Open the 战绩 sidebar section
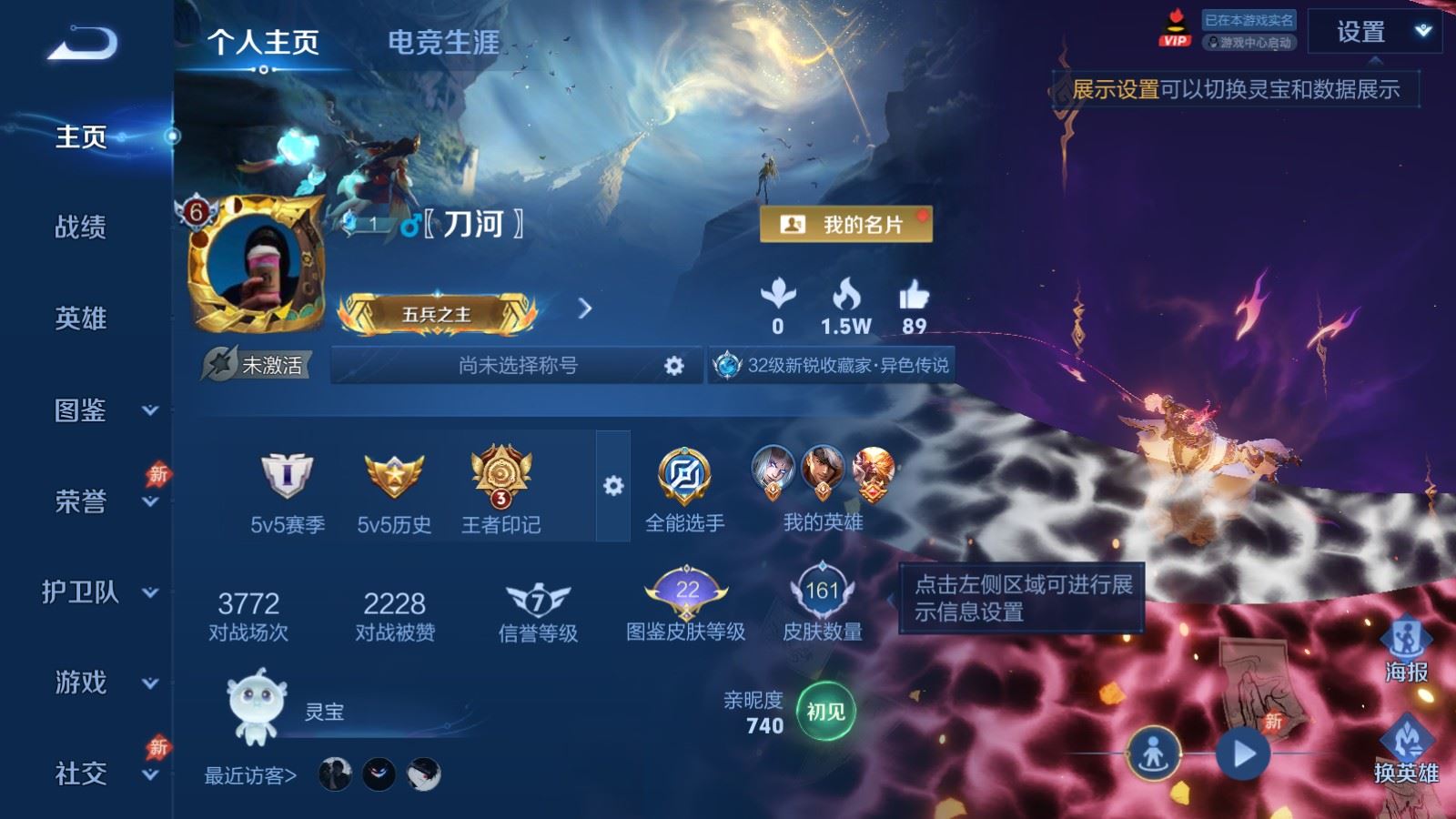1456x819 pixels. pyautogui.click(x=81, y=227)
